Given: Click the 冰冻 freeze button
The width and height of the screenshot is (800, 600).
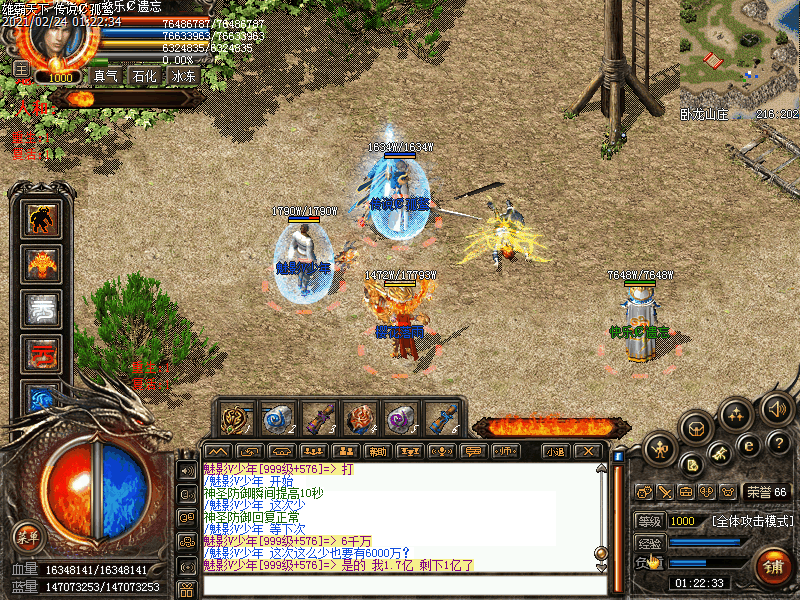Looking at the screenshot, I should 184,76.
